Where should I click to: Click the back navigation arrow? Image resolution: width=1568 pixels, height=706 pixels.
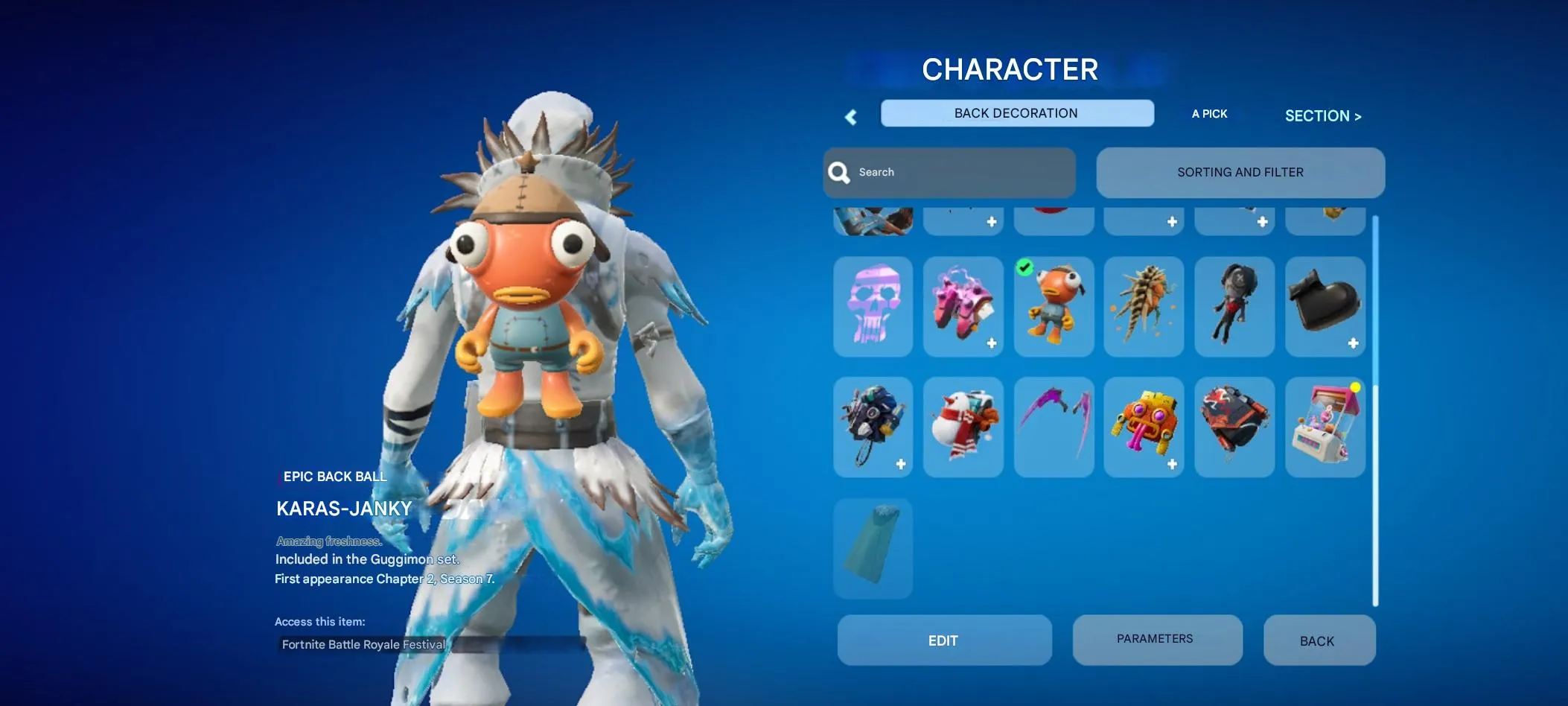[850, 116]
